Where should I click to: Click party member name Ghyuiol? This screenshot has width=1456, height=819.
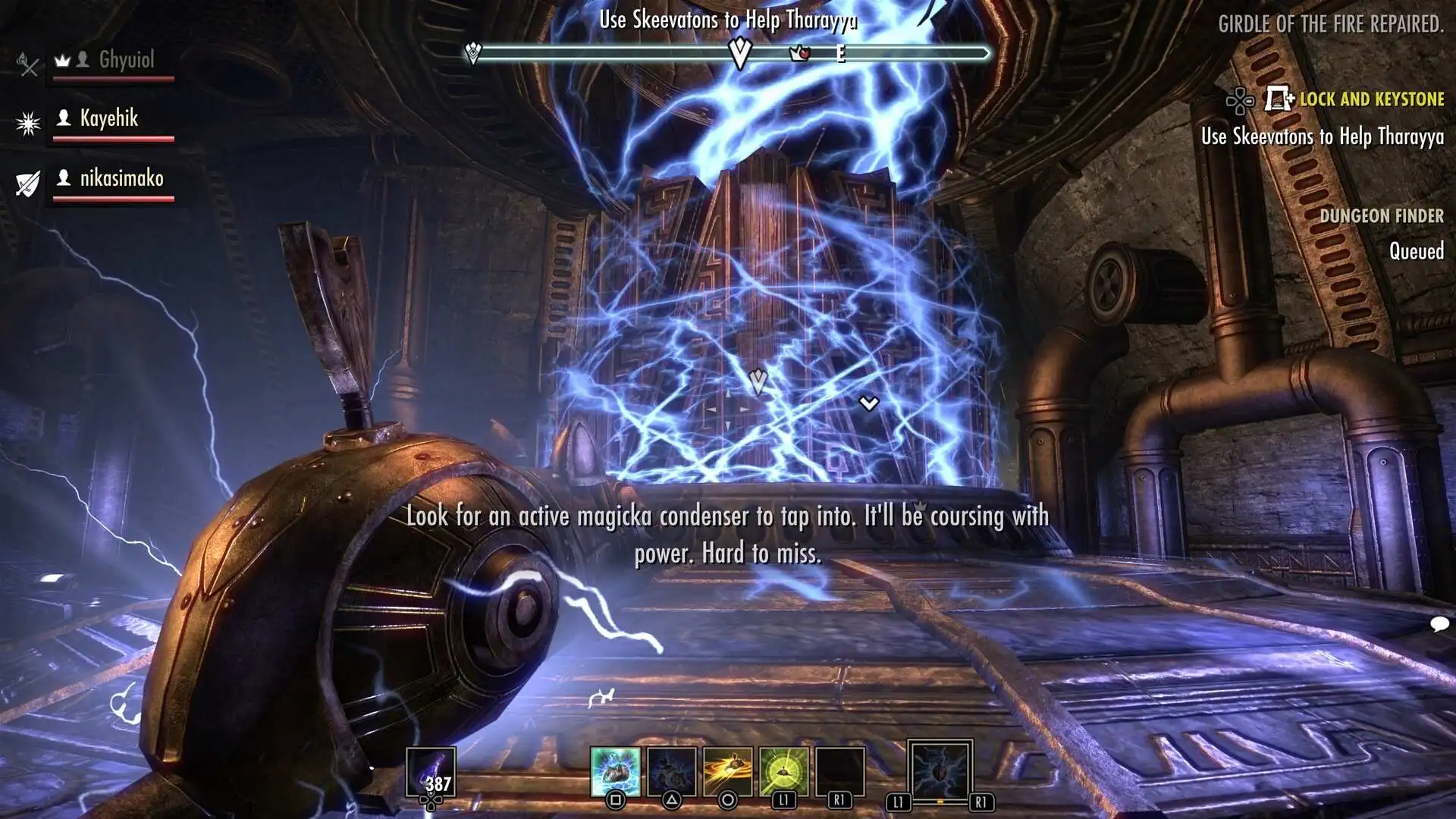[x=128, y=61]
